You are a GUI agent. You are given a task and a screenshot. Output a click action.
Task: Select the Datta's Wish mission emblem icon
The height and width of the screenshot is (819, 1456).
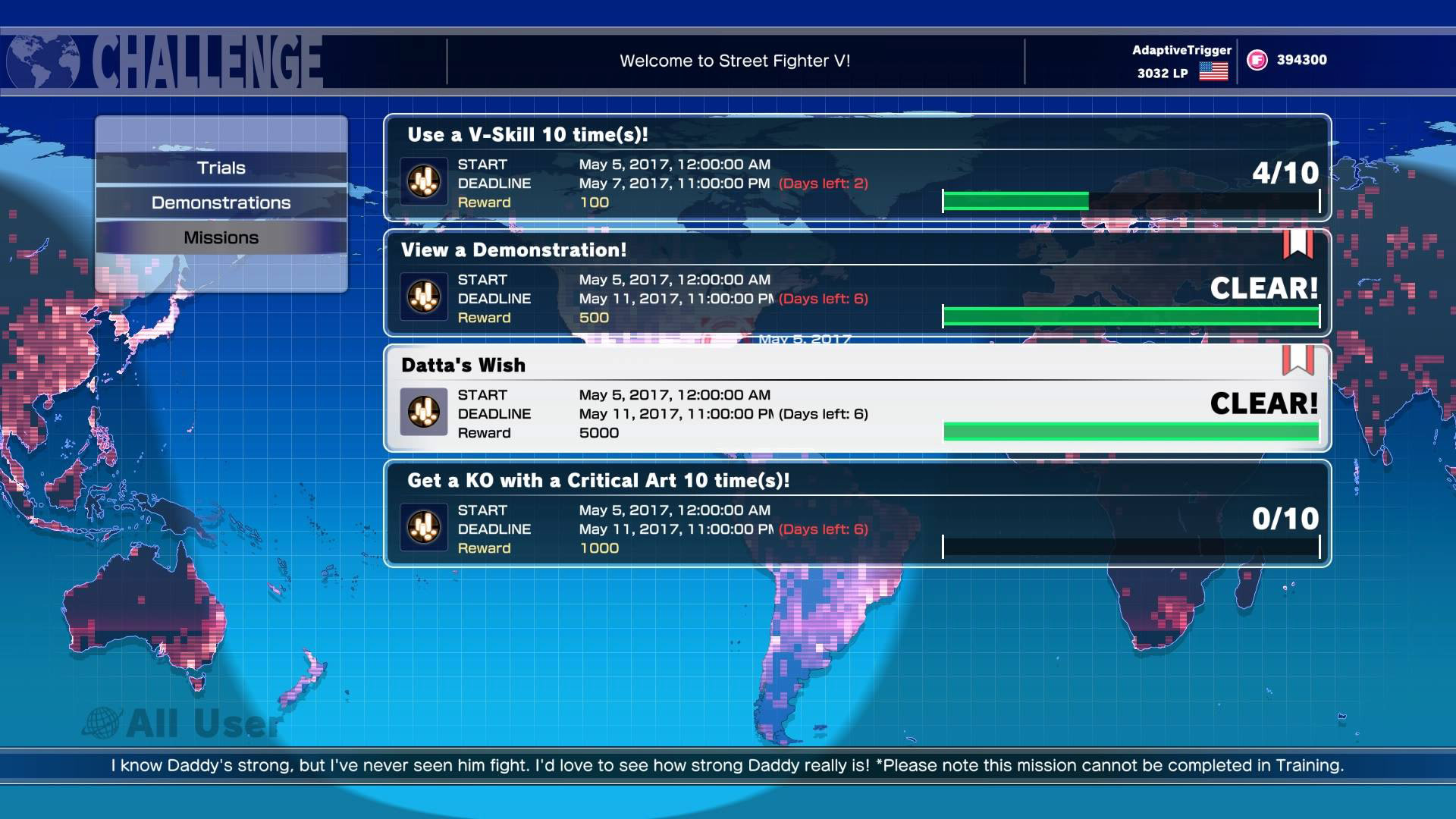coord(423,413)
